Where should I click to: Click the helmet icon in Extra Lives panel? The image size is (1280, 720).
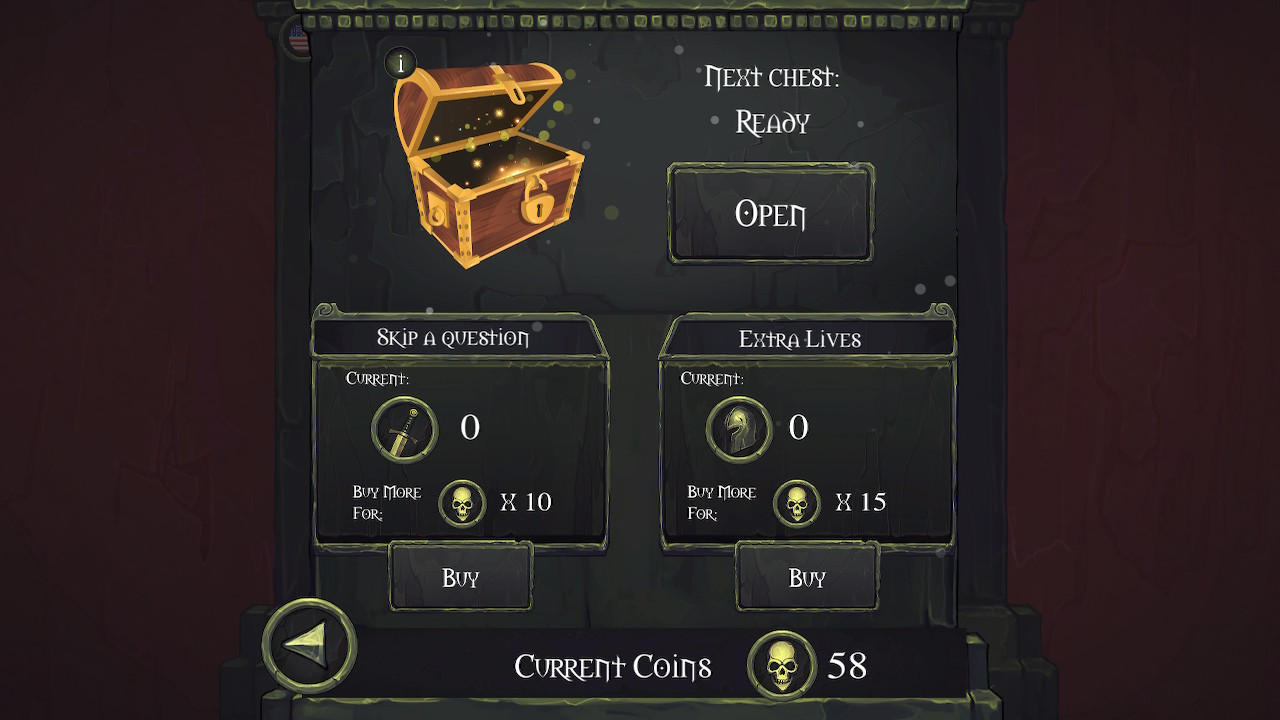coord(740,429)
